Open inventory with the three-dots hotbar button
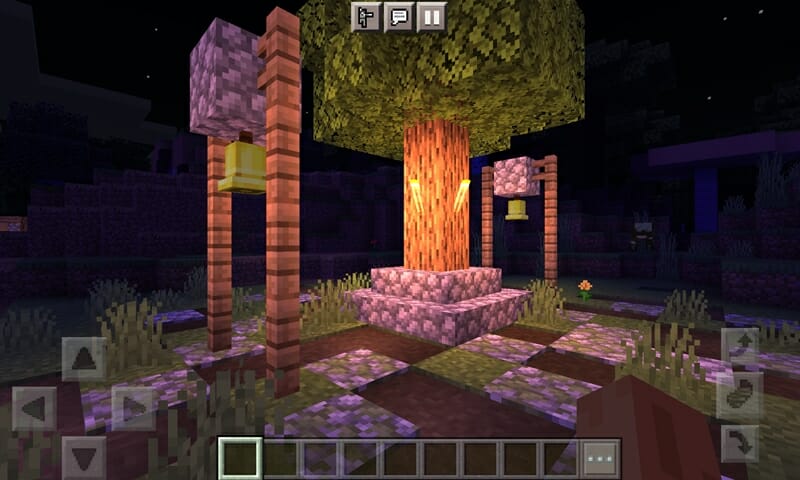This screenshot has width=800, height=480. (601, 459)
